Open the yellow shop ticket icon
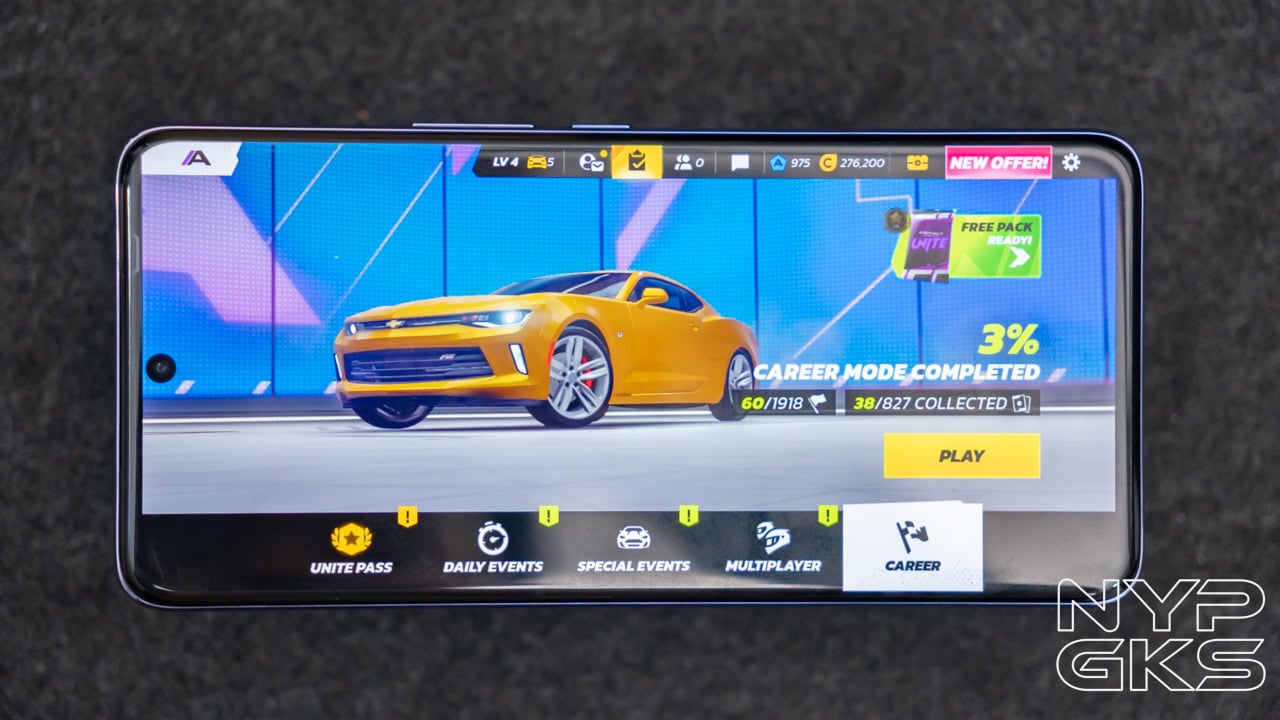The width and height of the screenshot is (1280, 720). [x=917, y=162]
